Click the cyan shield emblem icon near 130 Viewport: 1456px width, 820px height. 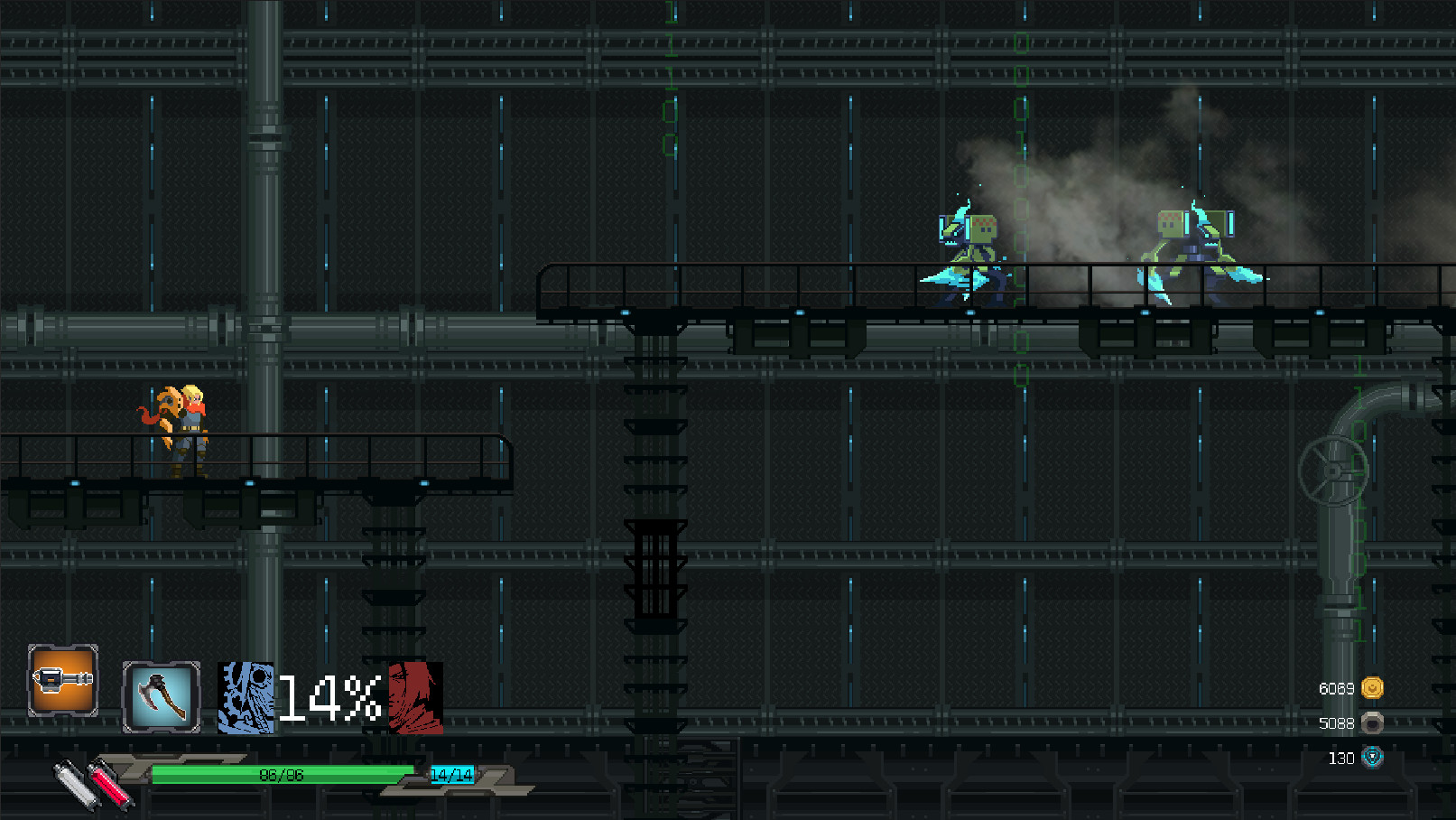[1372, 759]
